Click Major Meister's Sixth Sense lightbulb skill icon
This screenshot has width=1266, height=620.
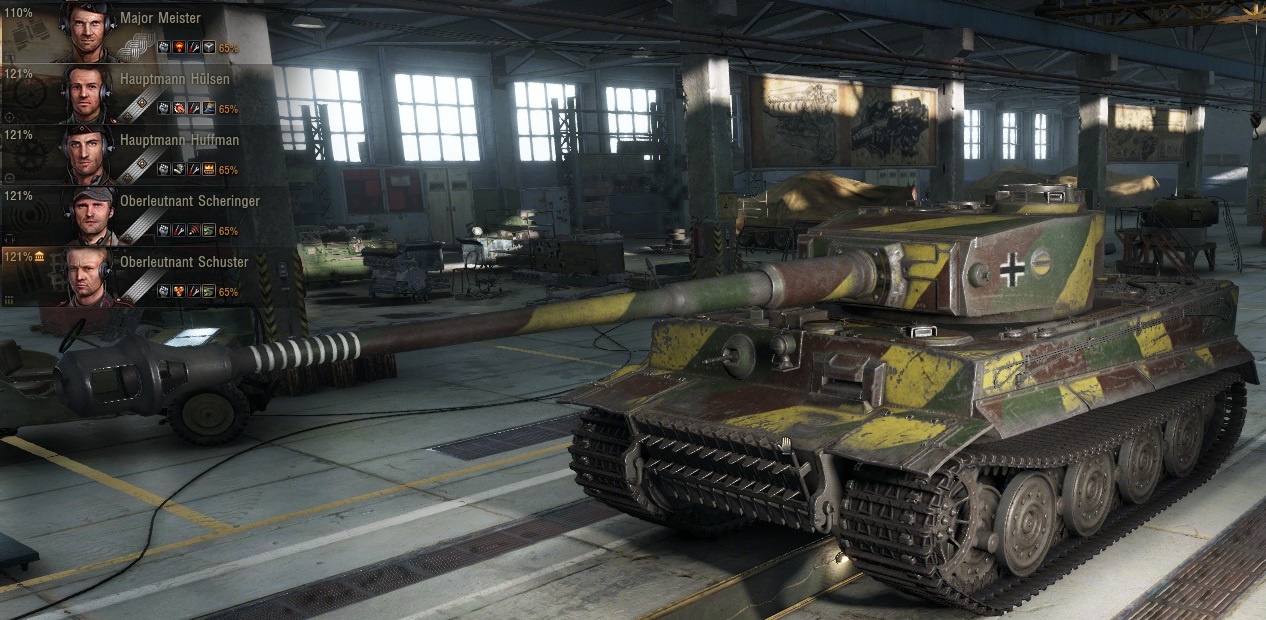(178, 48)
